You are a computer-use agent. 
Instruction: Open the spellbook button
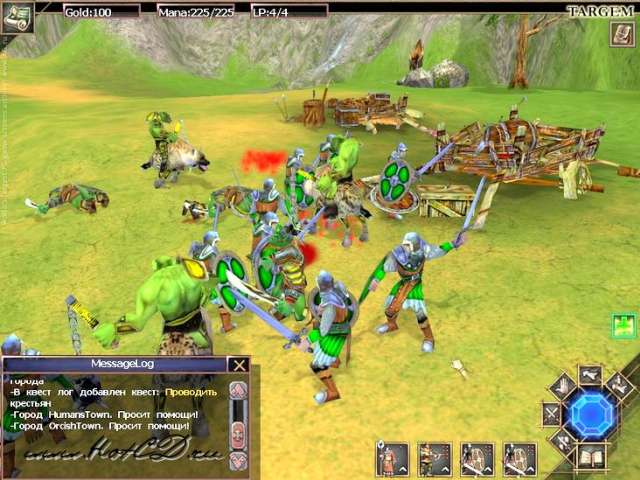[592, 456]
